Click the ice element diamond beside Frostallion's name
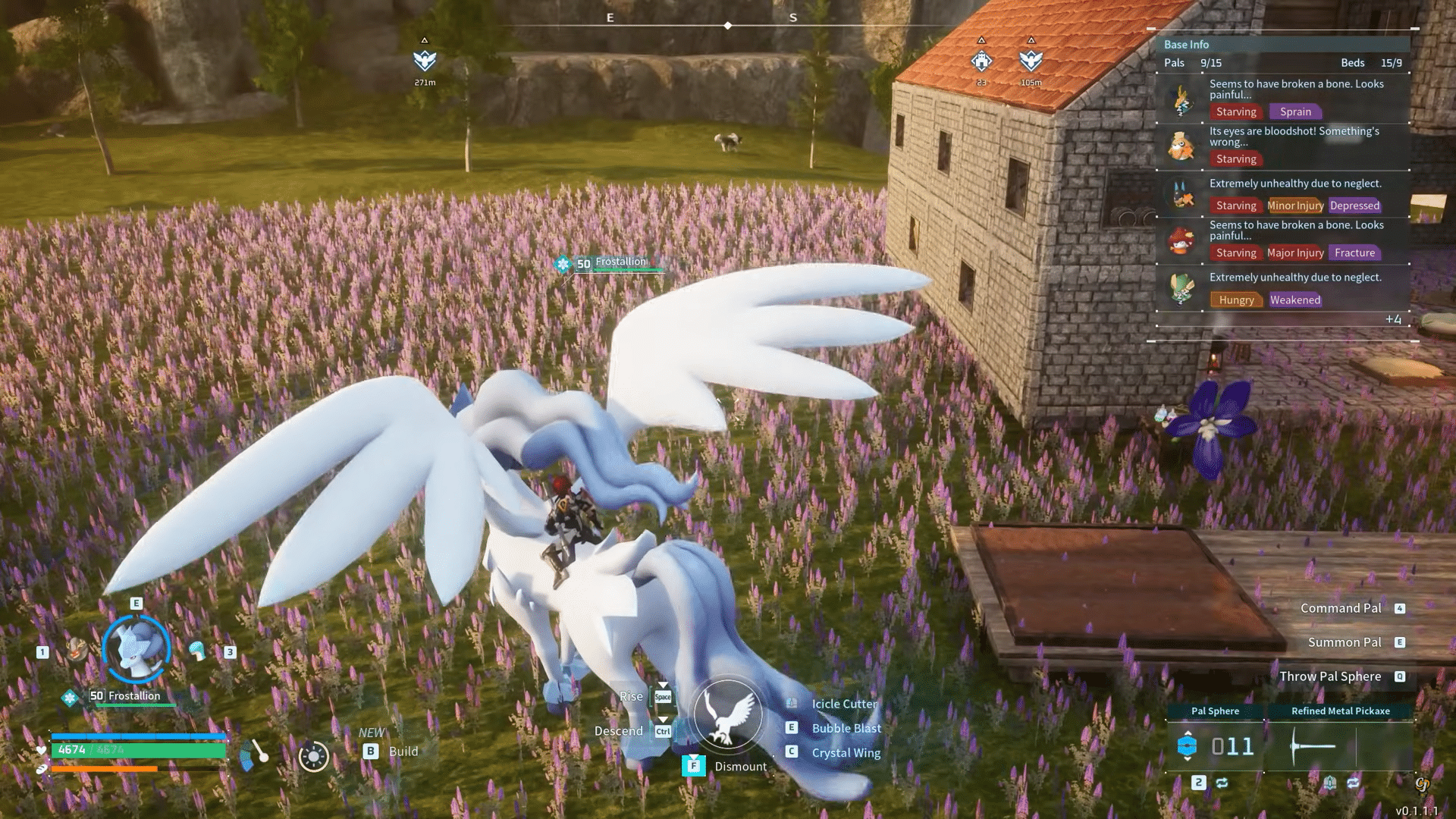Image resolution: width=1456 pixels, height=819 pixels. (x=70, y=698)
